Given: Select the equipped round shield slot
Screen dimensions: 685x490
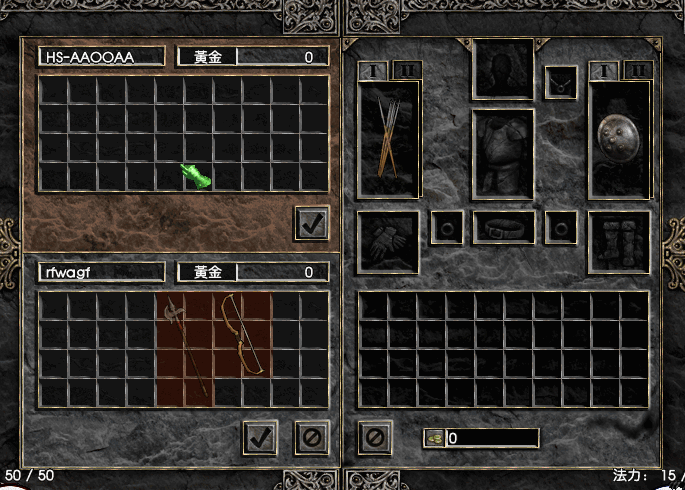Looking at the screenshot, I should point(620,138).
